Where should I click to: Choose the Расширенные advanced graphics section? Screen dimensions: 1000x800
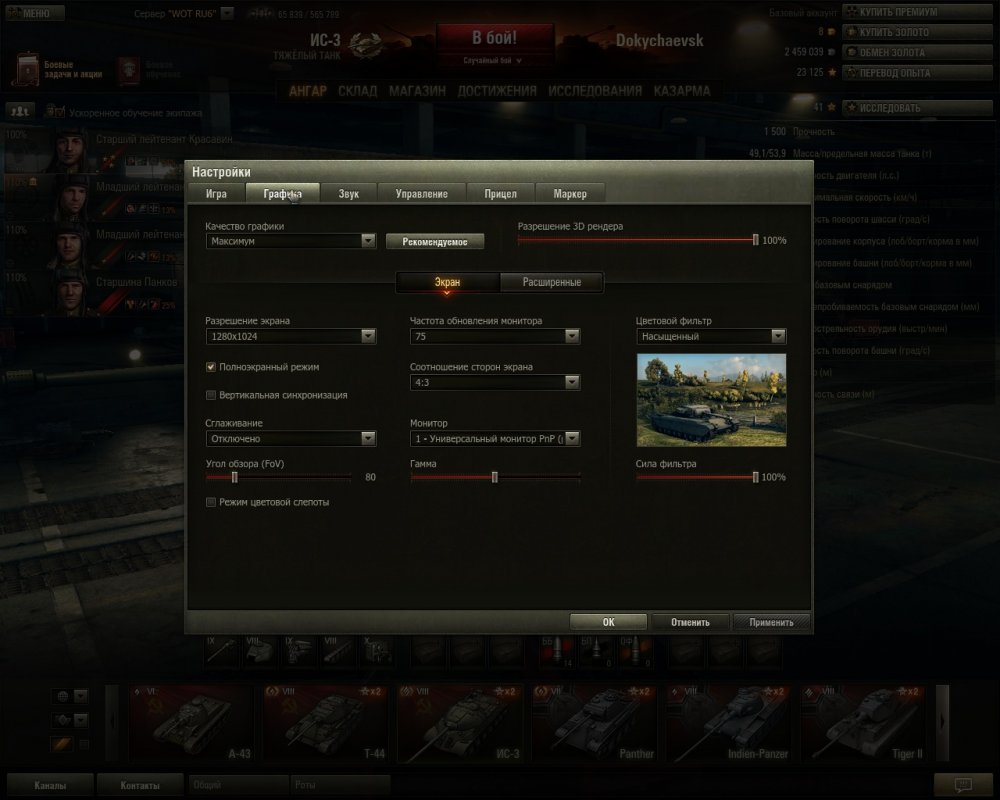[x=552, y=282]
